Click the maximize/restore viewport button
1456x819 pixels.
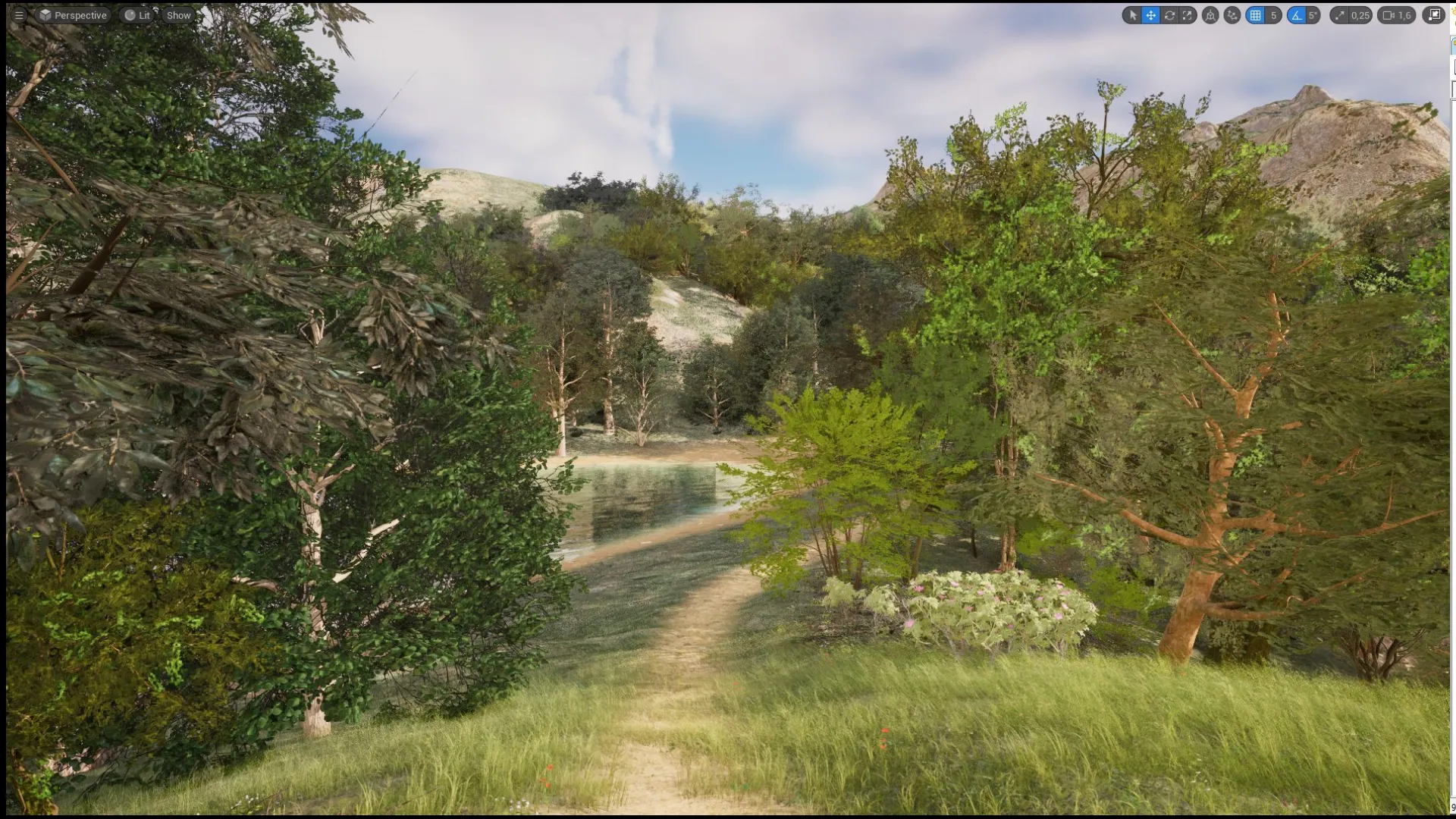1434,15
